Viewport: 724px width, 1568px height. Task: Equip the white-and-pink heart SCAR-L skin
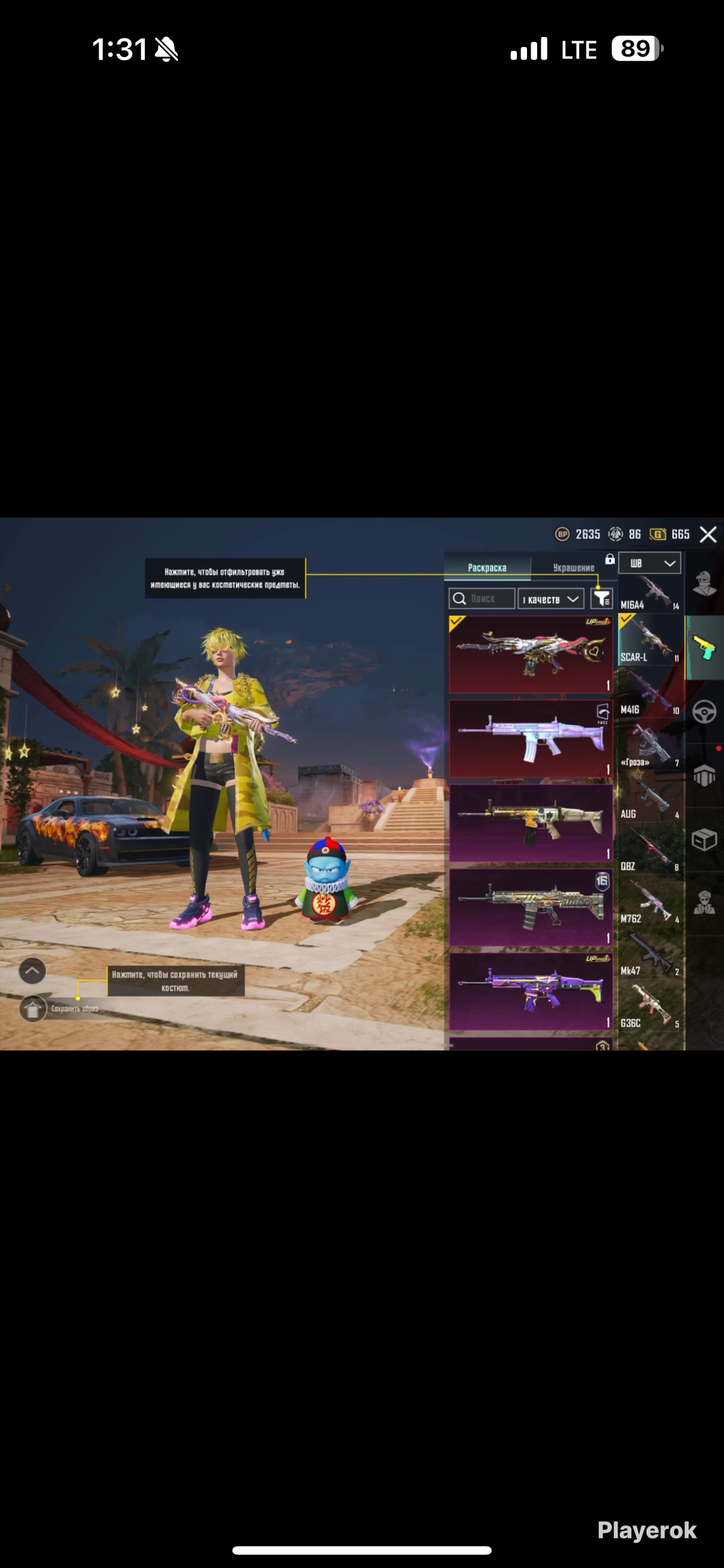(x=531, y=654)
